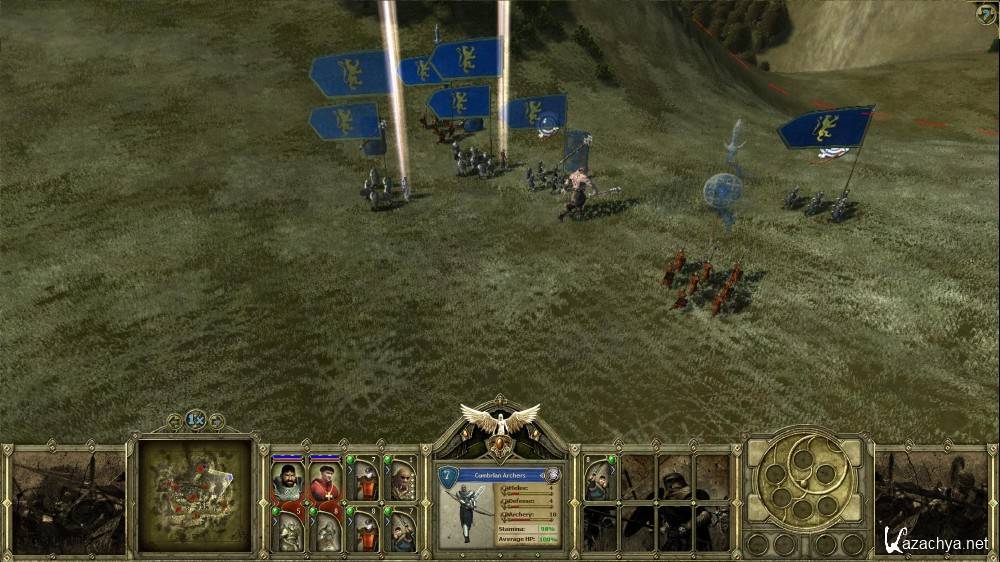
Task: Open the battlefield minimap
Action: [195, 494]
